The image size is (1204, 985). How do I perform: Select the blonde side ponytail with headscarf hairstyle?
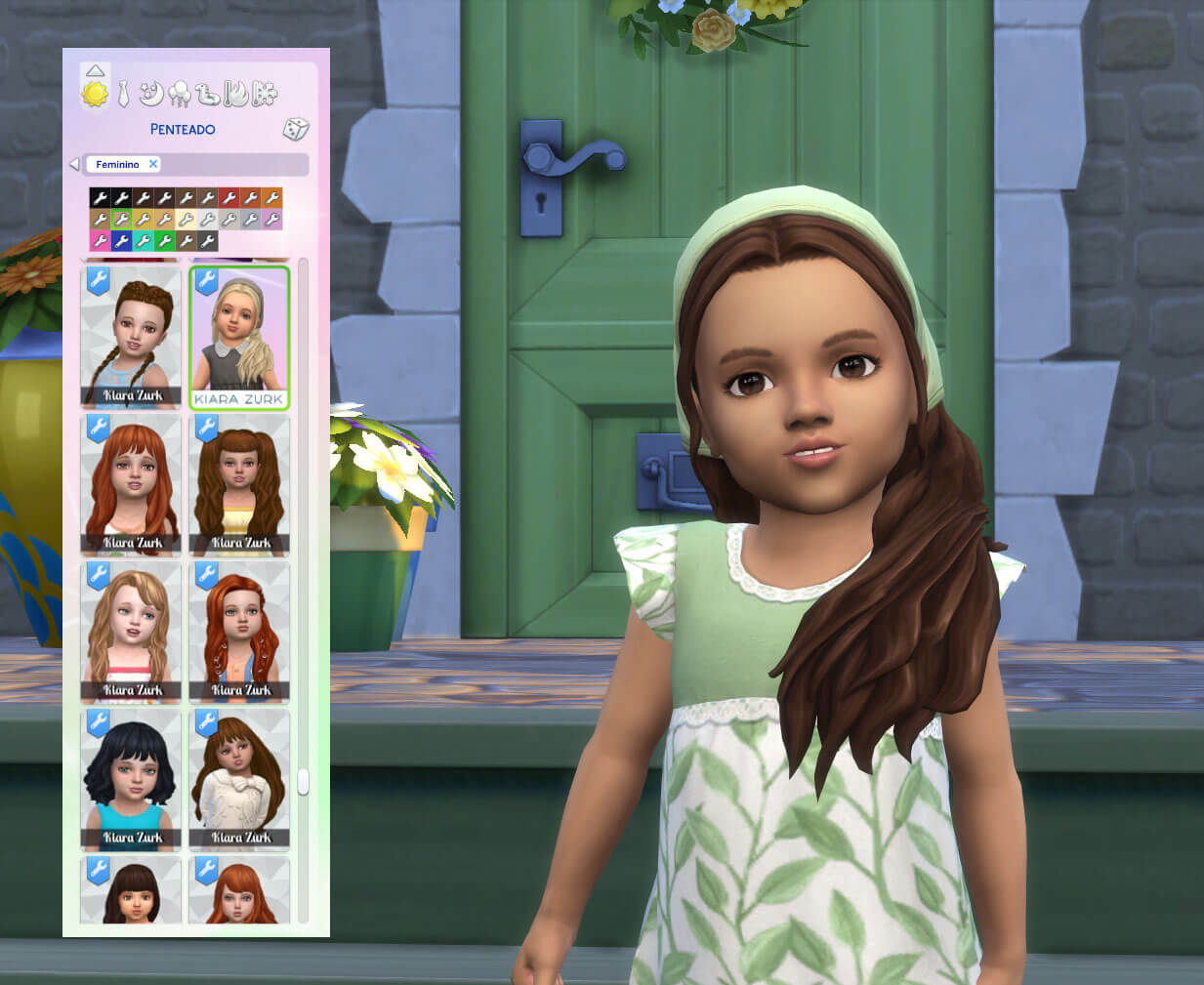coord(239,337)
